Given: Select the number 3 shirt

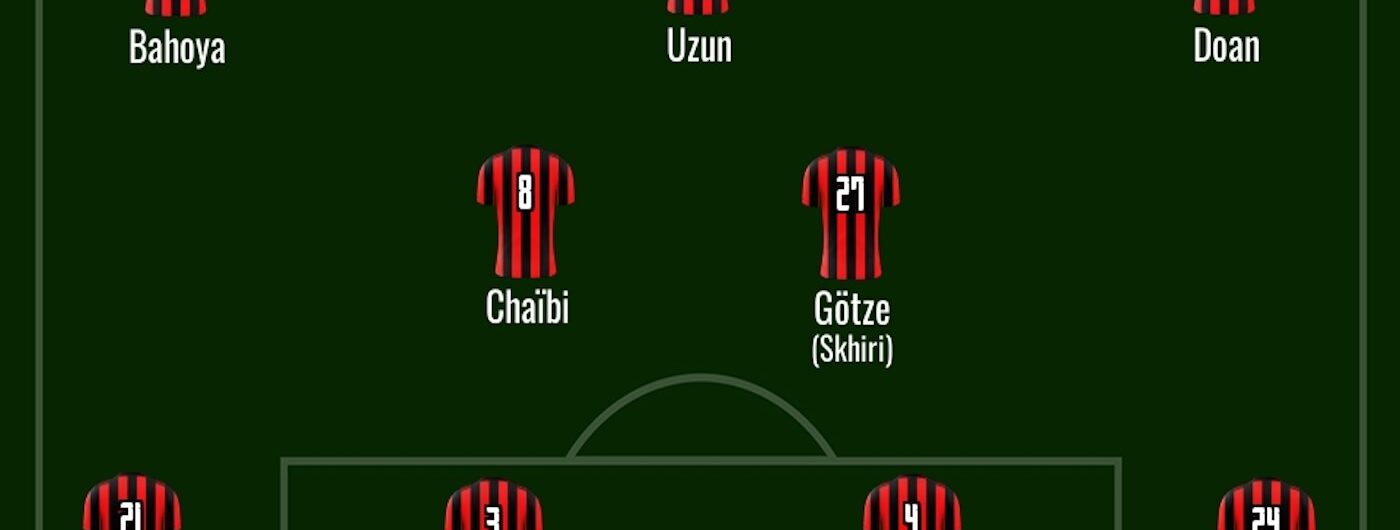Looking at the screenshot, I should (x=493, y=508).
